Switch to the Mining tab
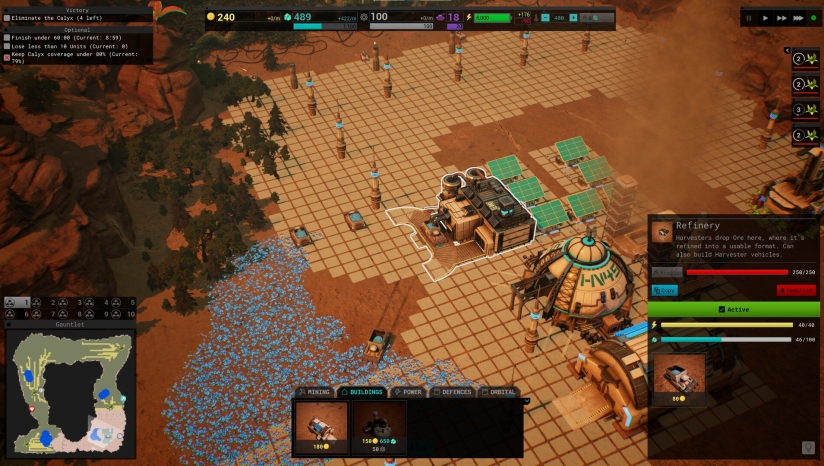The width and height of the screenshot is (824, 466). [316, 392]
